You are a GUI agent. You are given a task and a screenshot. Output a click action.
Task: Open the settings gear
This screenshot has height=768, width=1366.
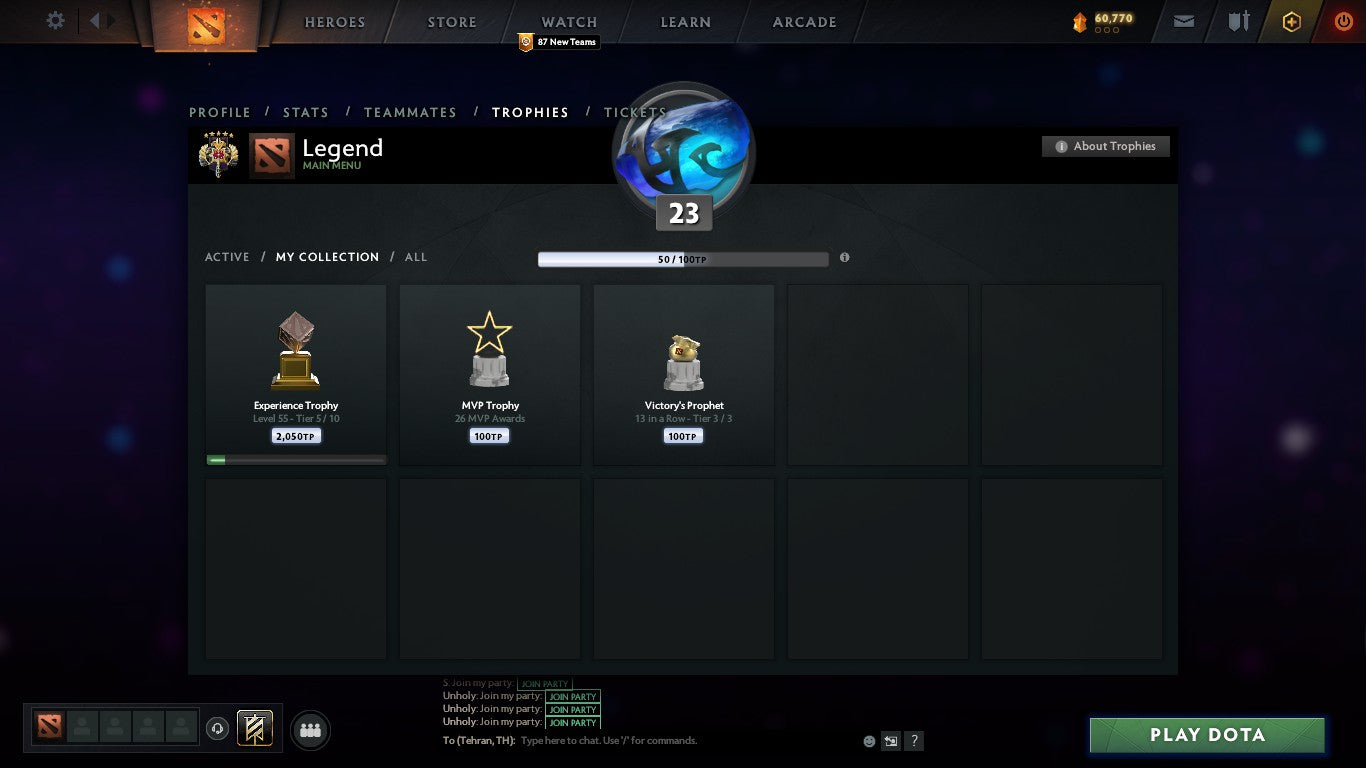(55, 19)
